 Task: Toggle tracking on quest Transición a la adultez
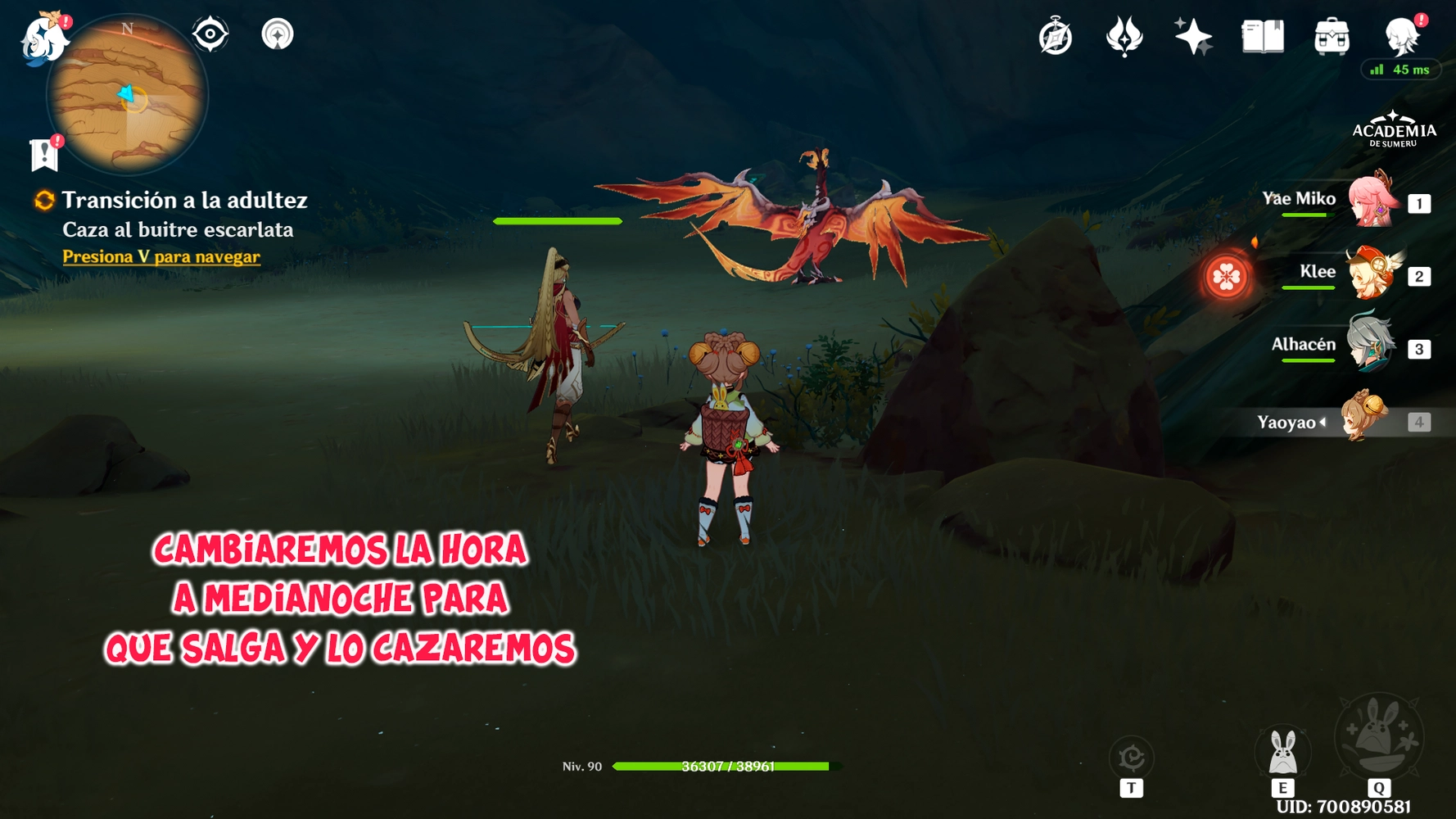(x=42, y=200)
